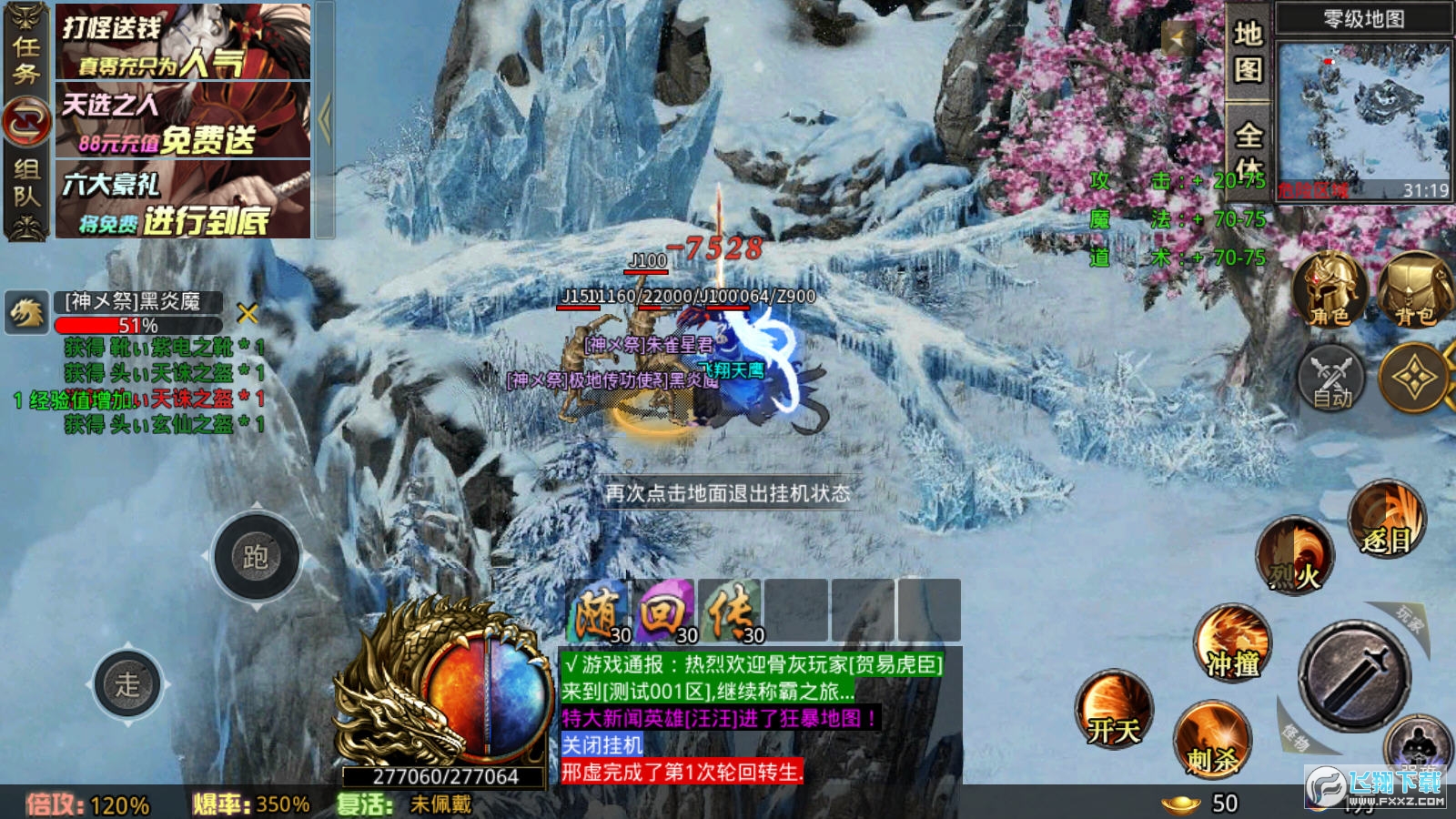Open the 打怪送钱 promotion banner

pos(183,42)
